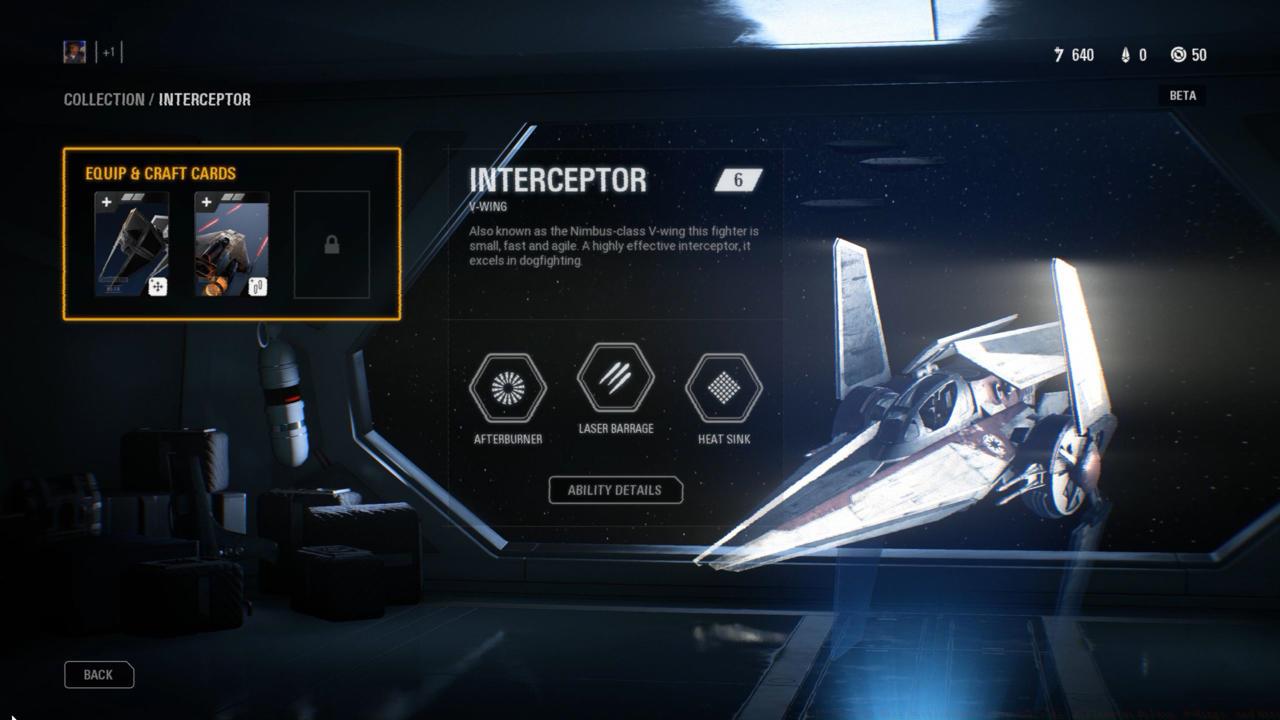Image resolution: width=1280 pixels, height=720 pixels.
Task: Select the Afterburner ability icon
Action: (x=506, y=387)
